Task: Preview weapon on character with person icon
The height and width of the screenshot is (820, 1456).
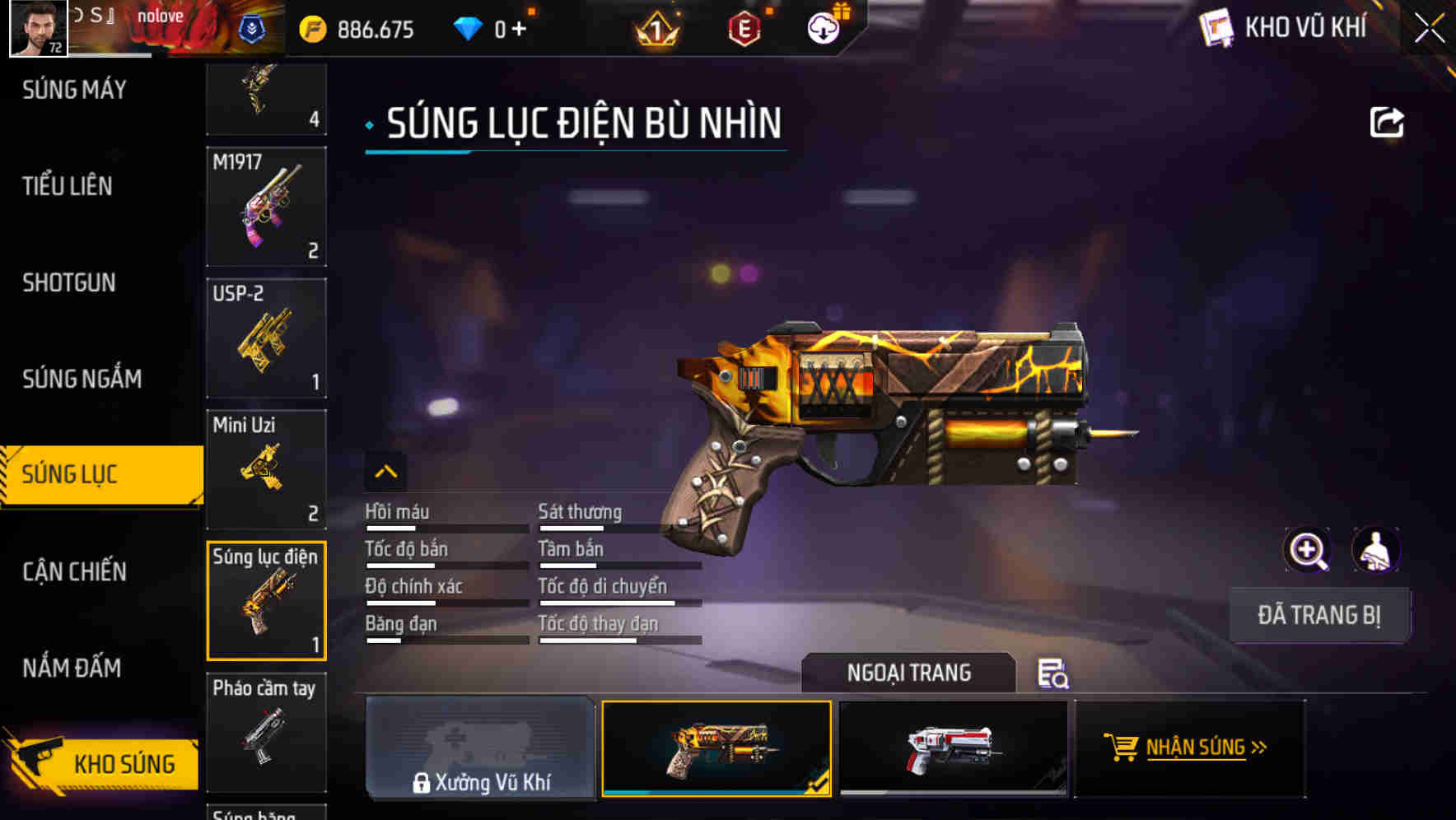Action: pyautogui.click(x=1378, y=550)
